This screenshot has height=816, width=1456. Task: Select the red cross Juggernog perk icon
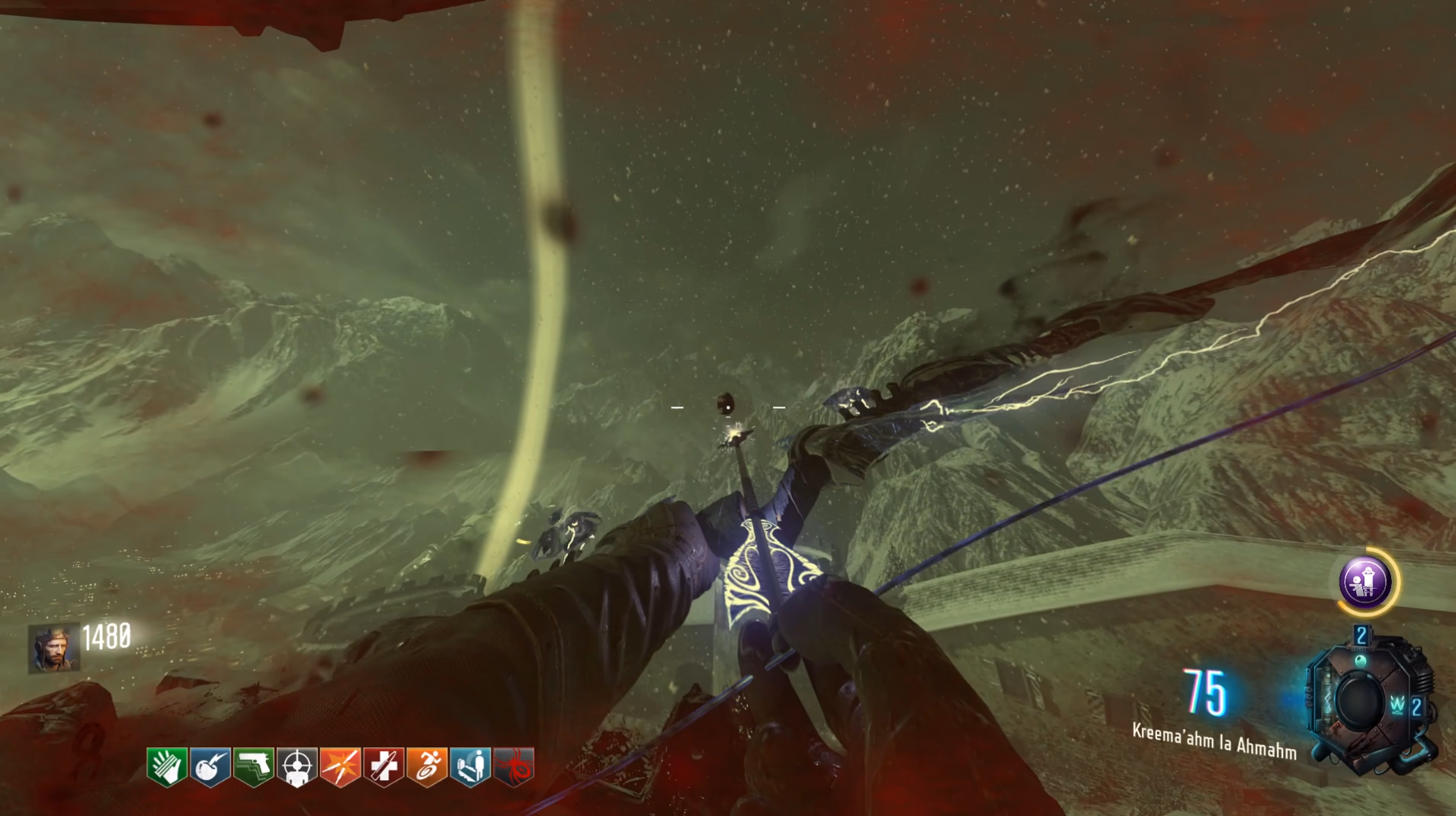383,766
